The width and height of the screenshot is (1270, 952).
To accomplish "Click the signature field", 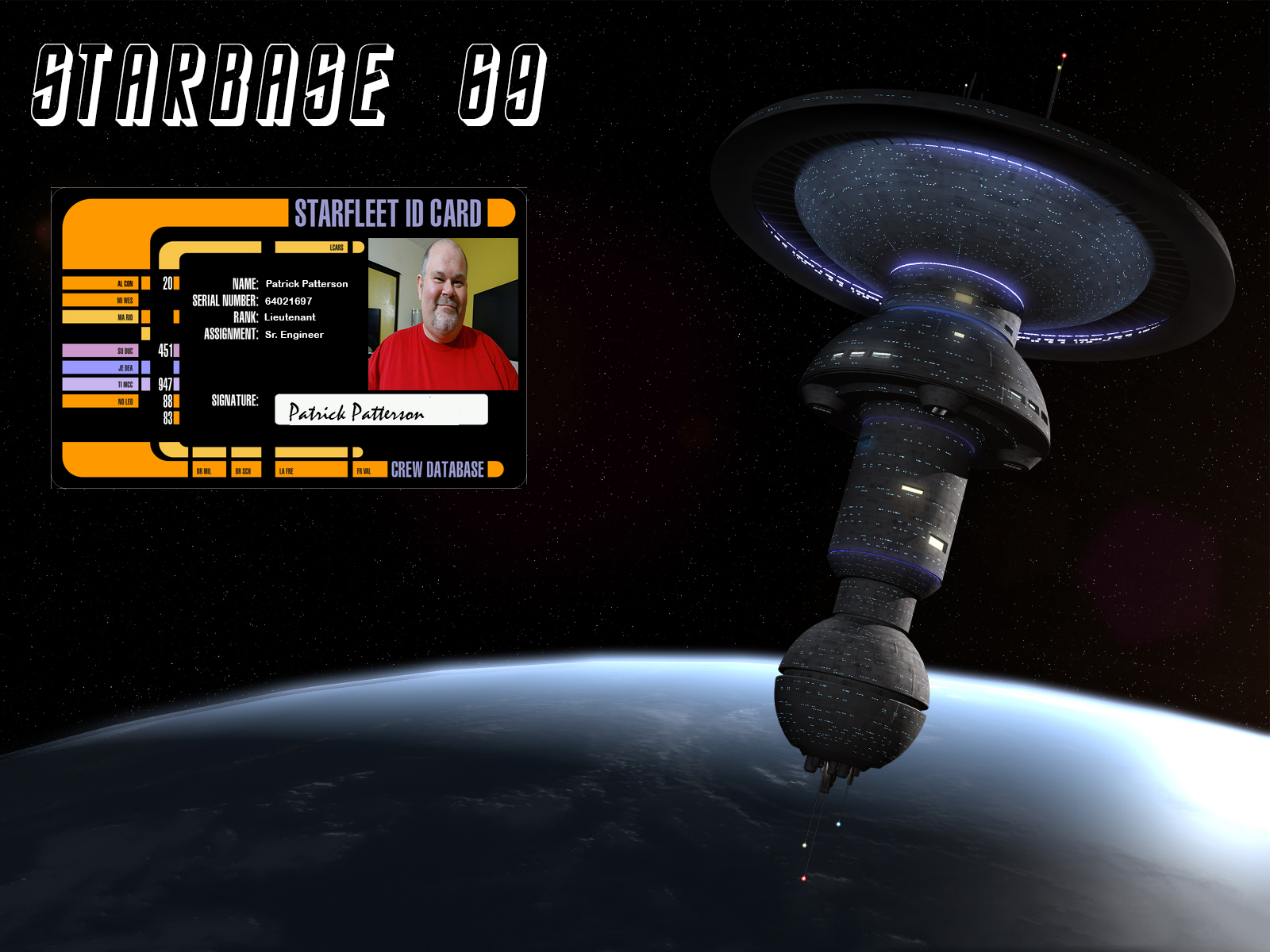I will coord(381,410).
